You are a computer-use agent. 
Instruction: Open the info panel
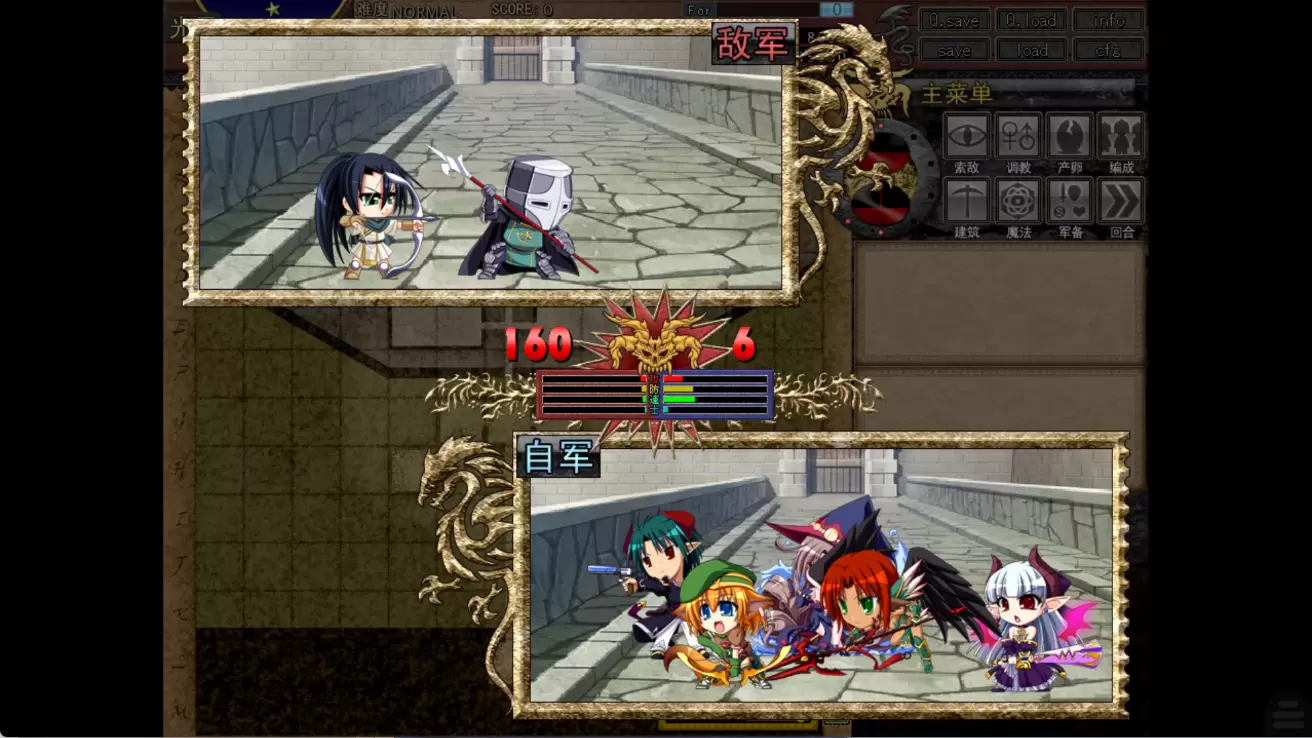tap(1108, 20)
